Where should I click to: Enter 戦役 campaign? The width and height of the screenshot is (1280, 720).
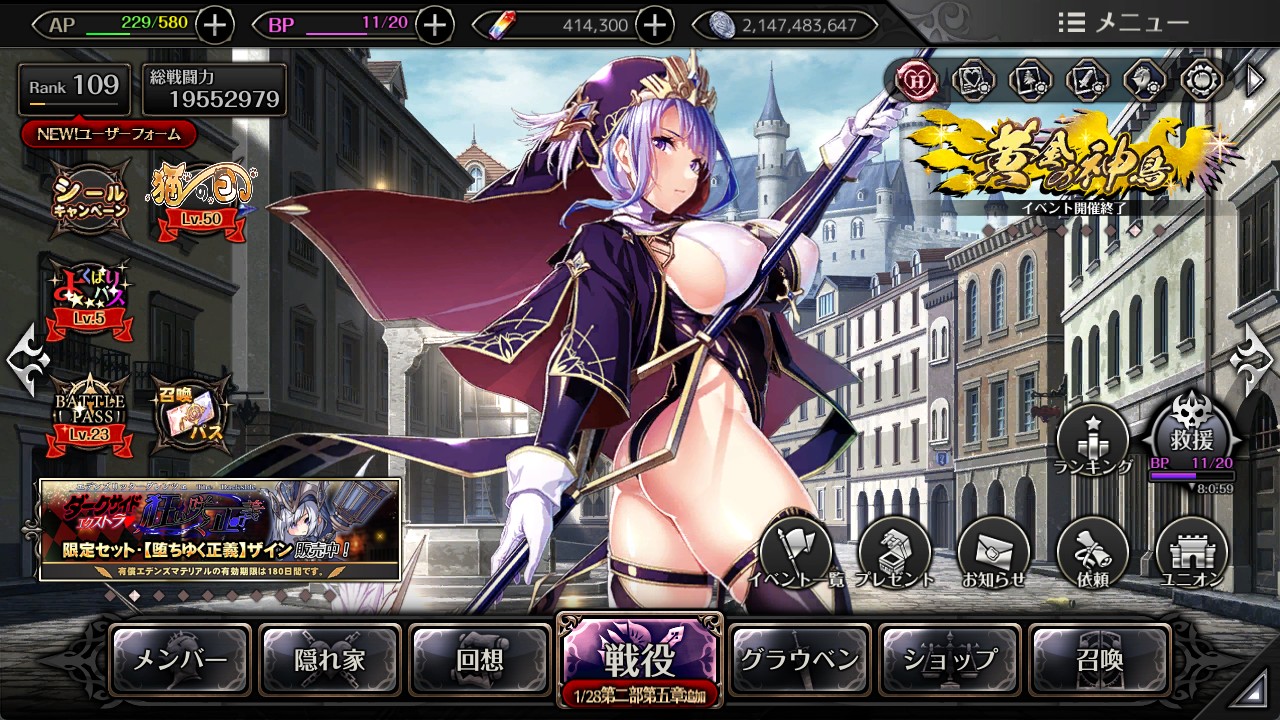click(638, 658)
